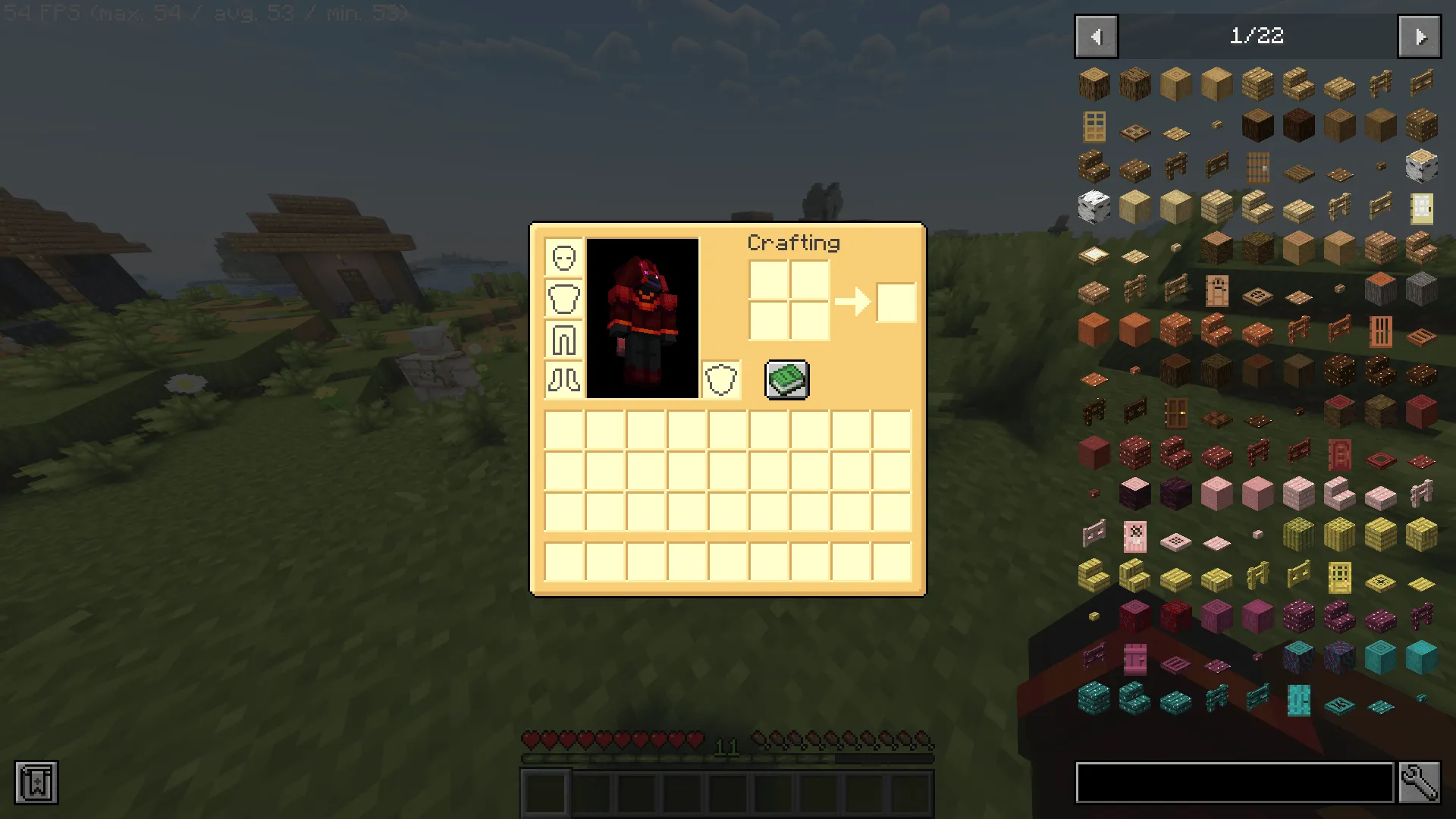1456x819 pixels.
Task: Click the boots armor slot outline
Action: pos(563,381)
